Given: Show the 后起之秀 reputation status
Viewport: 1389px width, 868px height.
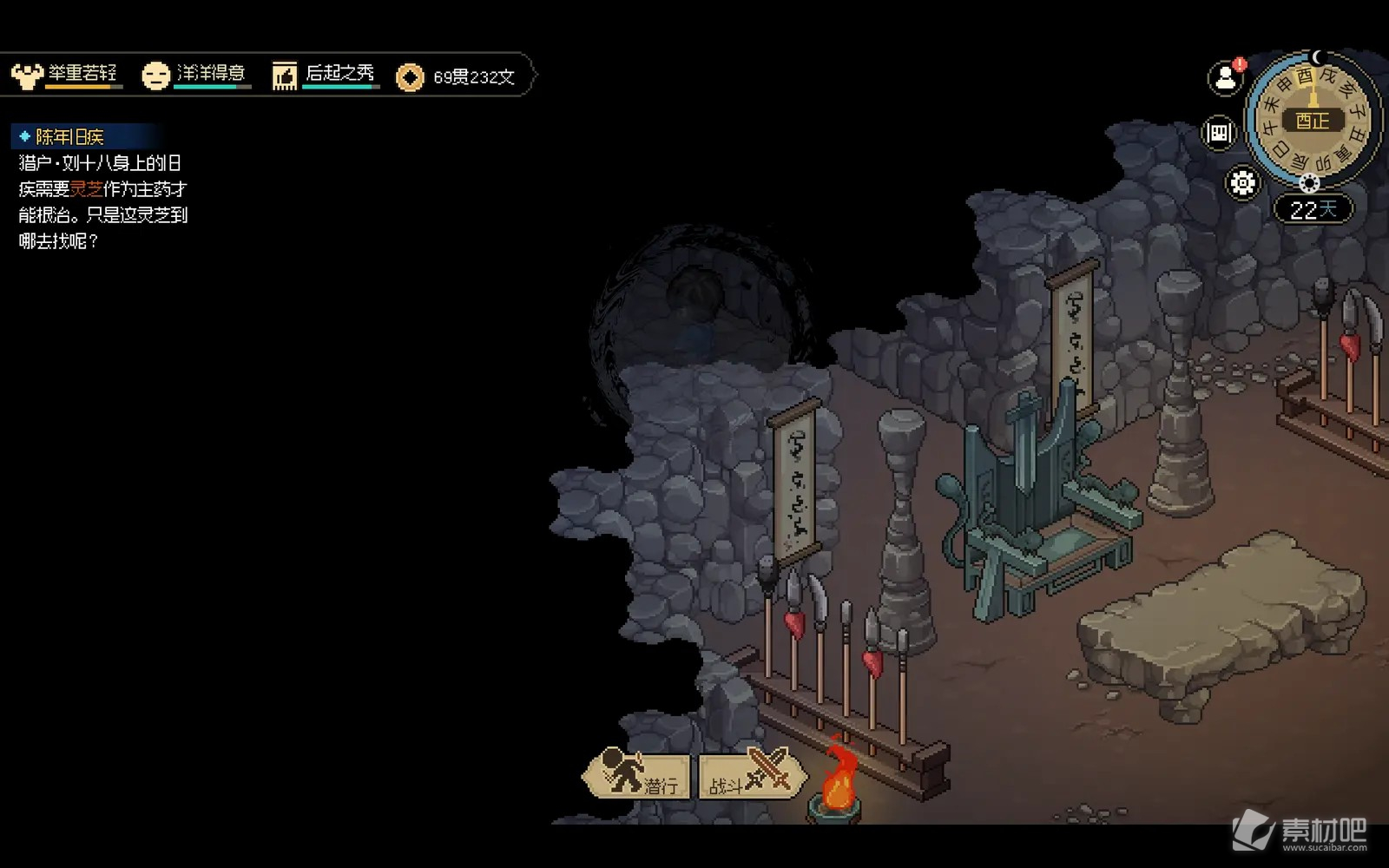Looking at the screenshot, I should [325, 76].
